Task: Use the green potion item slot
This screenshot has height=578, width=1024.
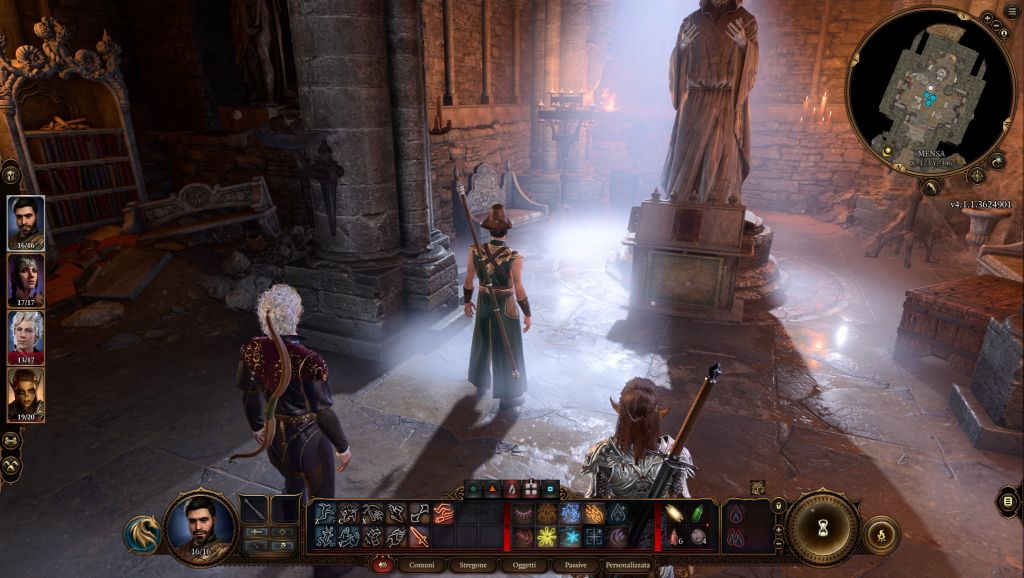Action: 697,513
